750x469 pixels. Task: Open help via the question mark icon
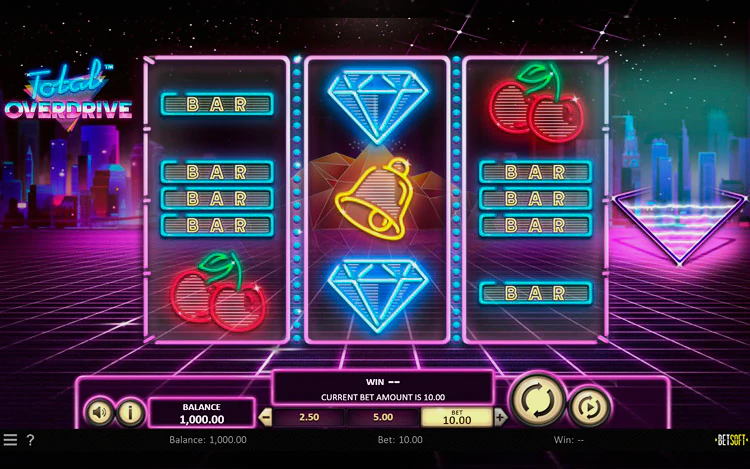(x=30, y=440)
